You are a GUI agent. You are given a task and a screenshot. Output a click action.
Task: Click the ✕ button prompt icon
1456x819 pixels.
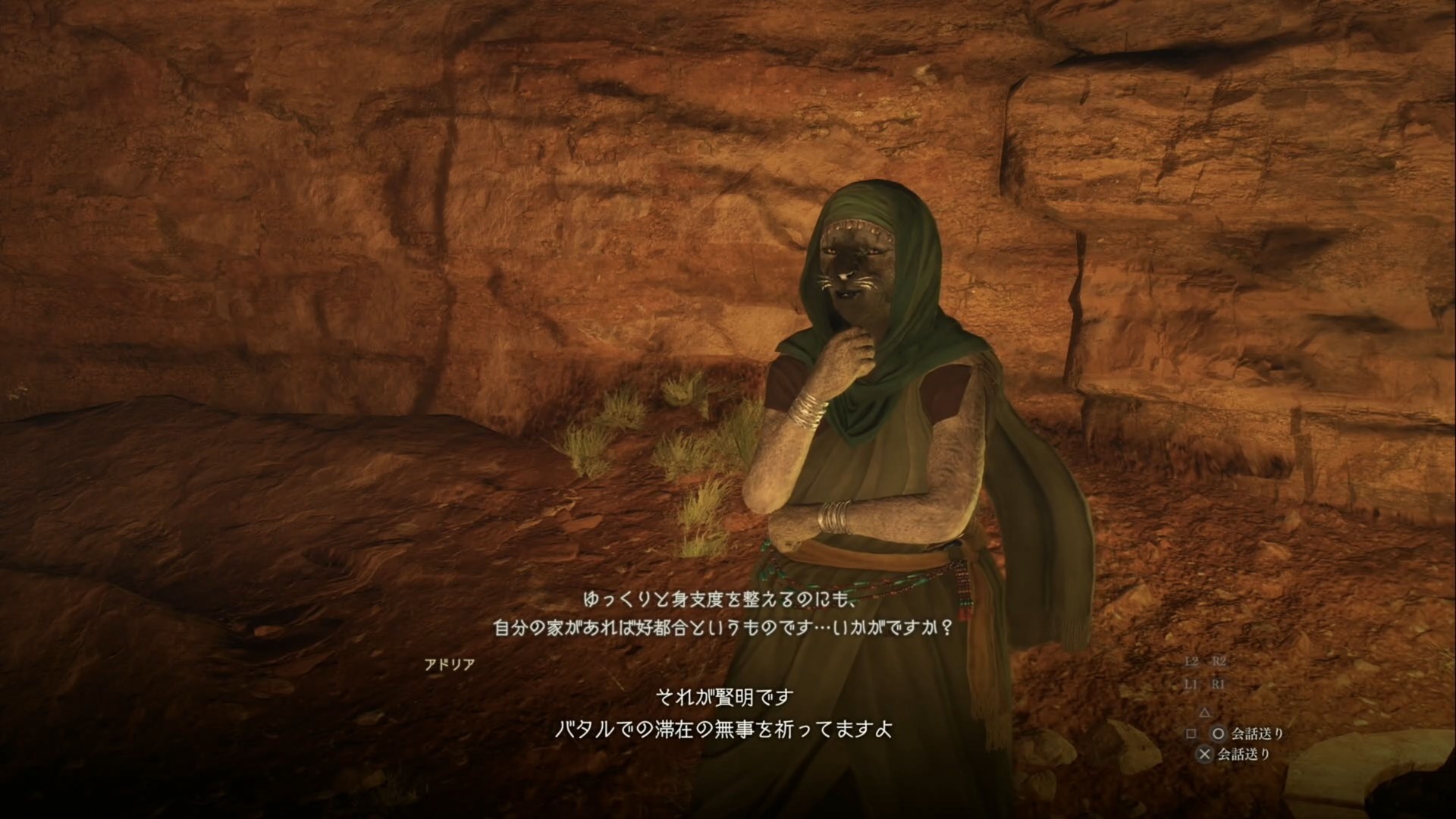click(1205, 753)
